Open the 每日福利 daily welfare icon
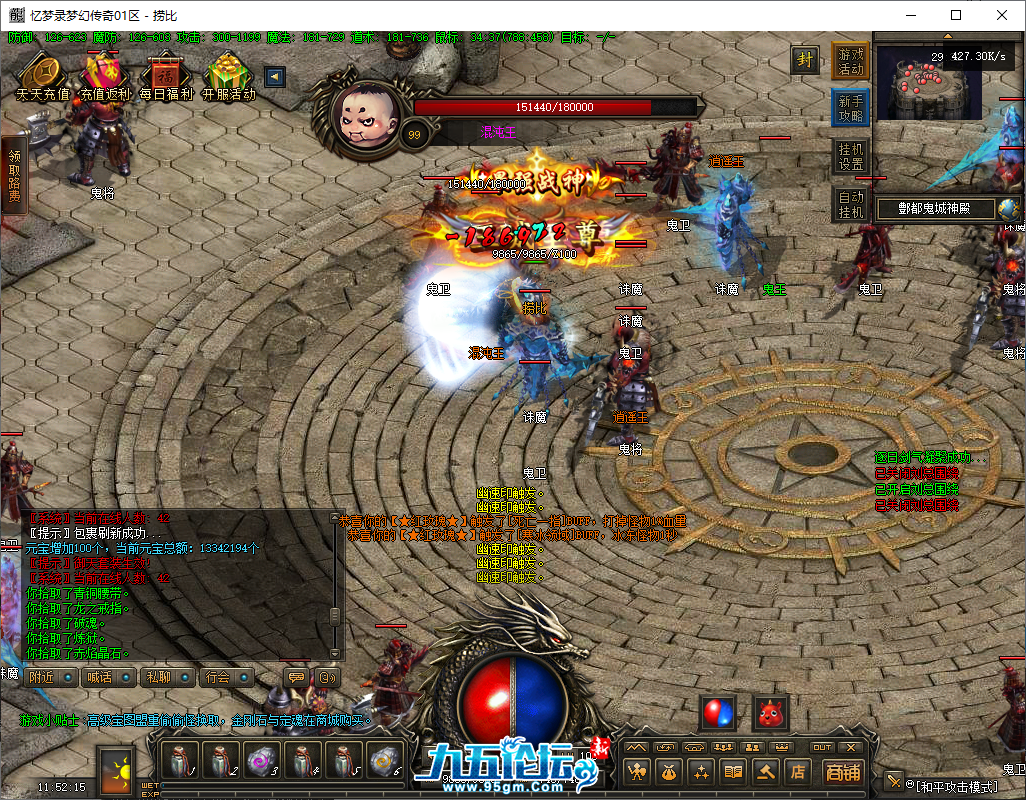The image size is (1026, 800). [x=165, y=76]
